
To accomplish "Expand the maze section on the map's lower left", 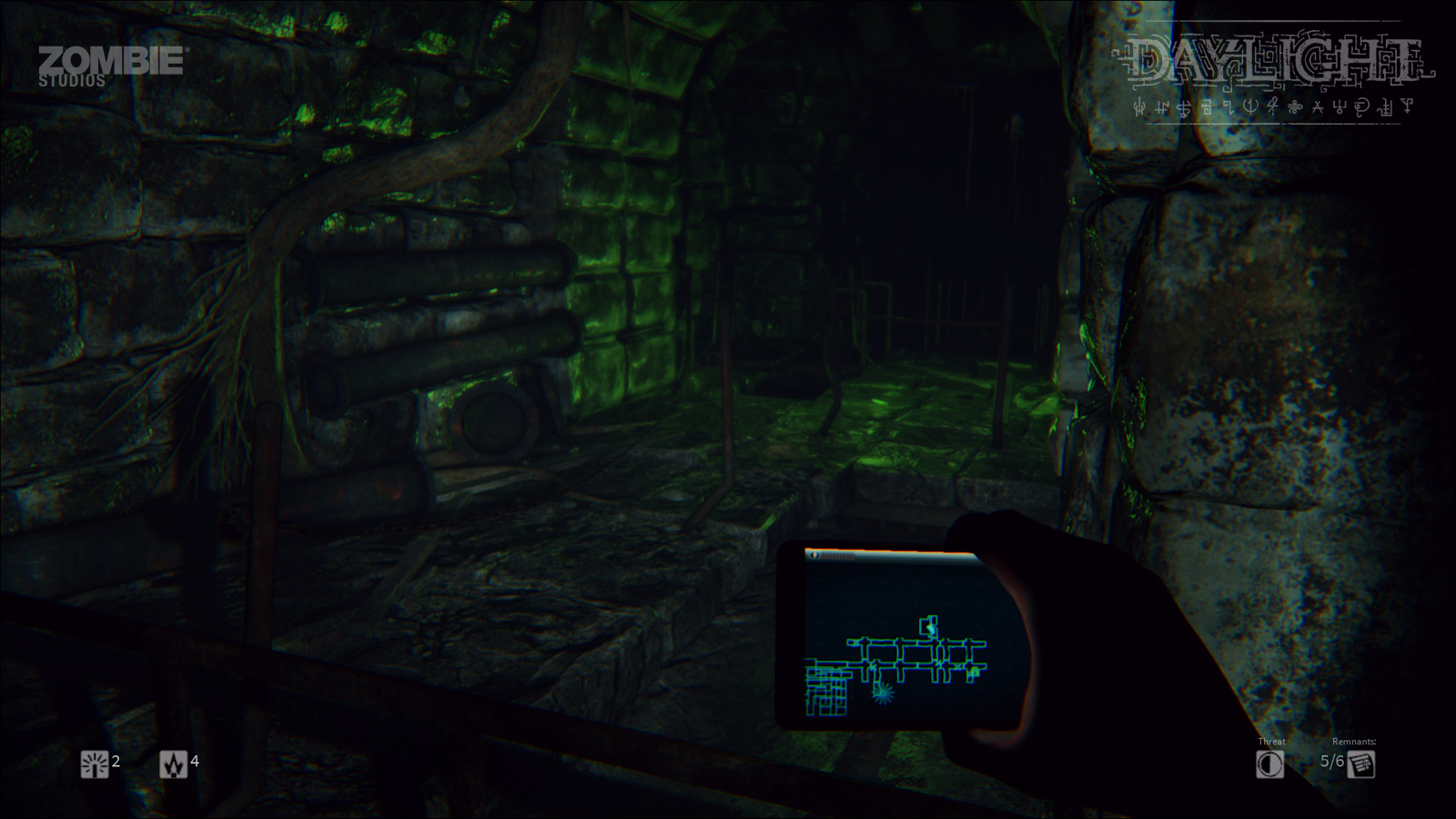I will 826,690.
